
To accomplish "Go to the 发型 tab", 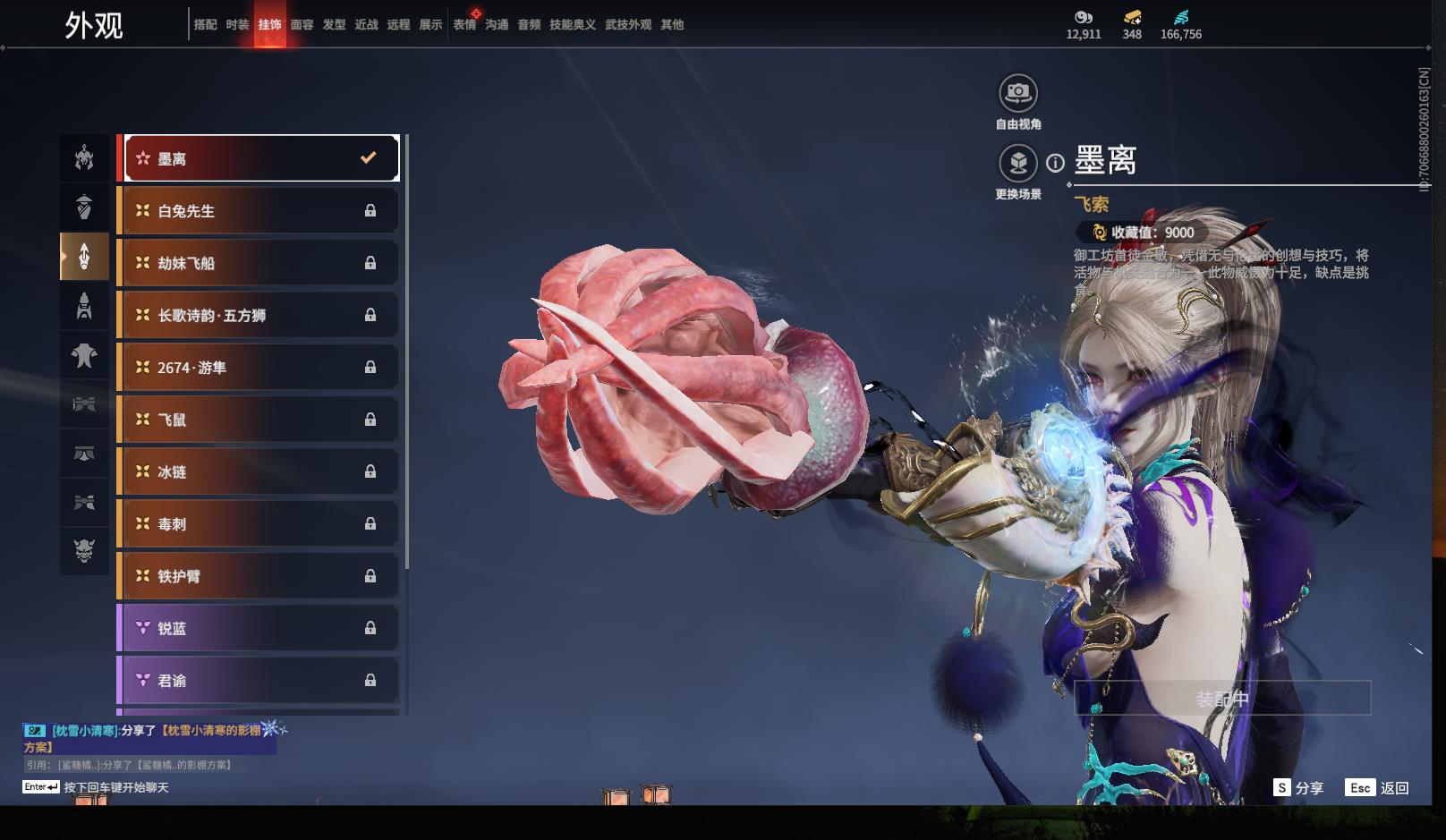I will tap(334, 25).
